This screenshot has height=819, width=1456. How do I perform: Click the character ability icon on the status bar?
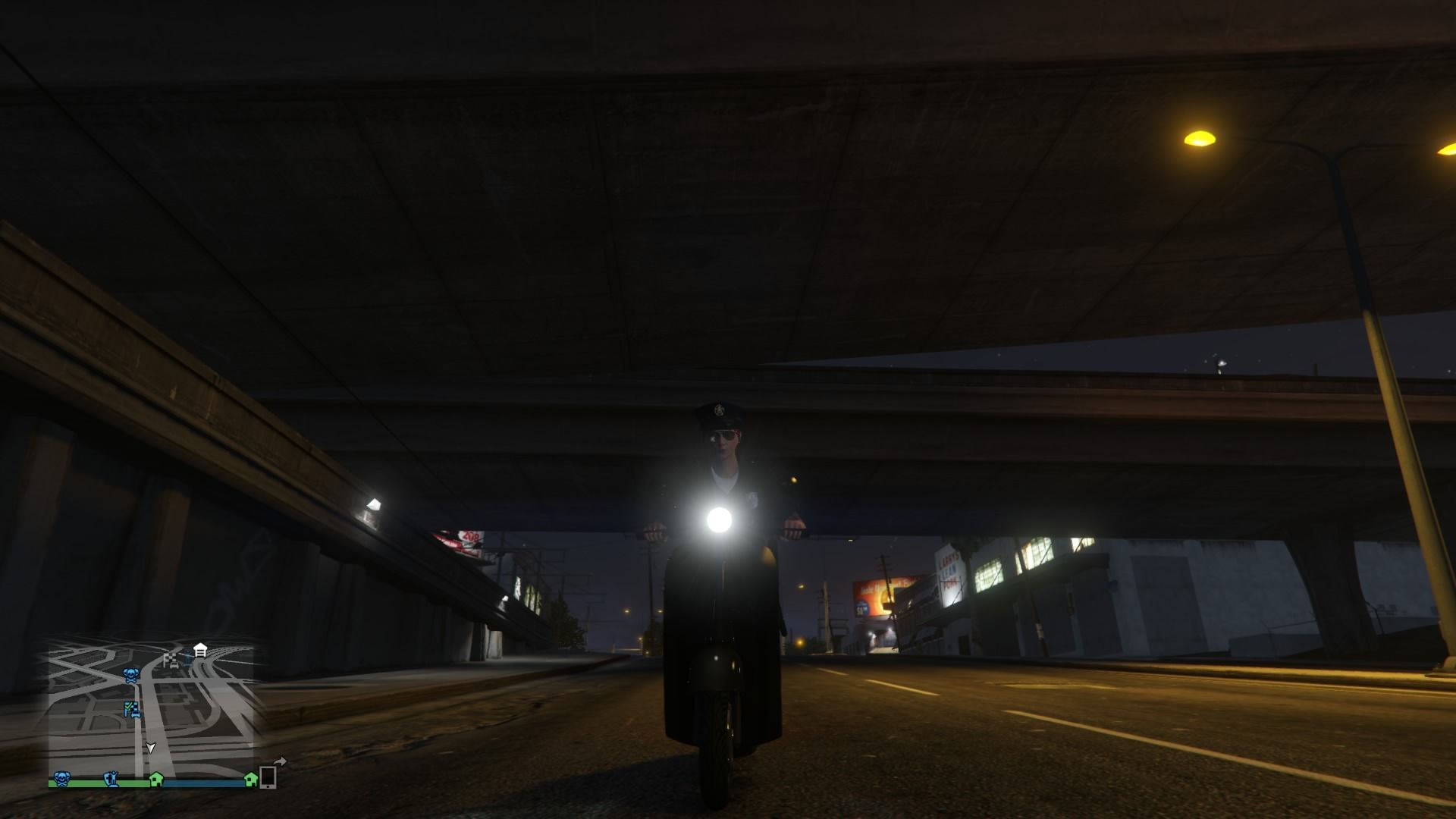111,780
